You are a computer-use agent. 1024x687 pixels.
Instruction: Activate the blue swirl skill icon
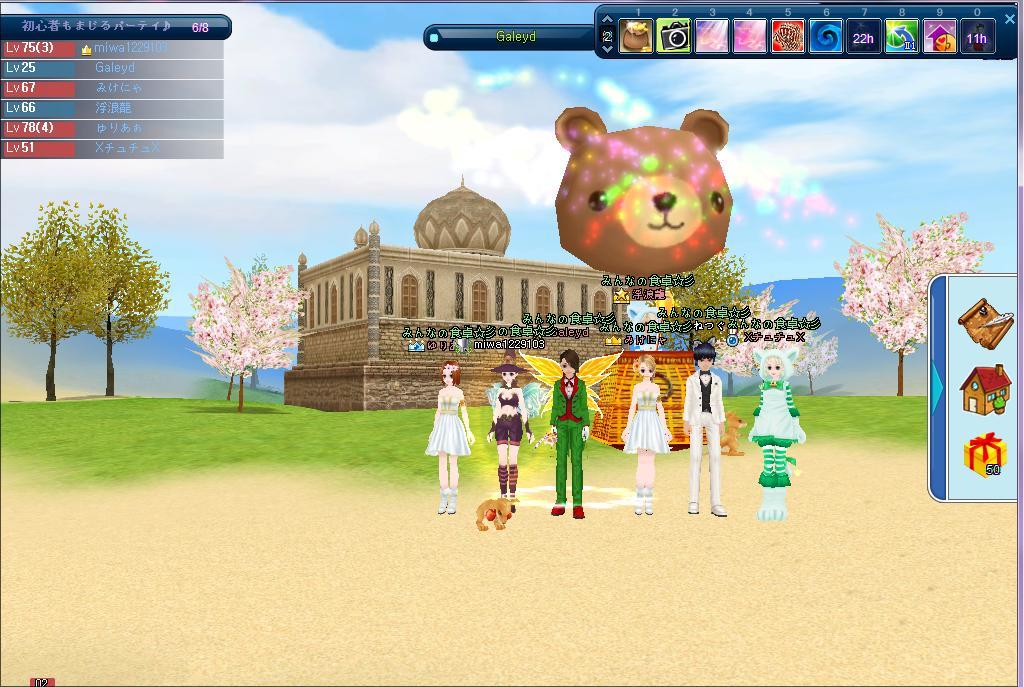coord(826,38)
